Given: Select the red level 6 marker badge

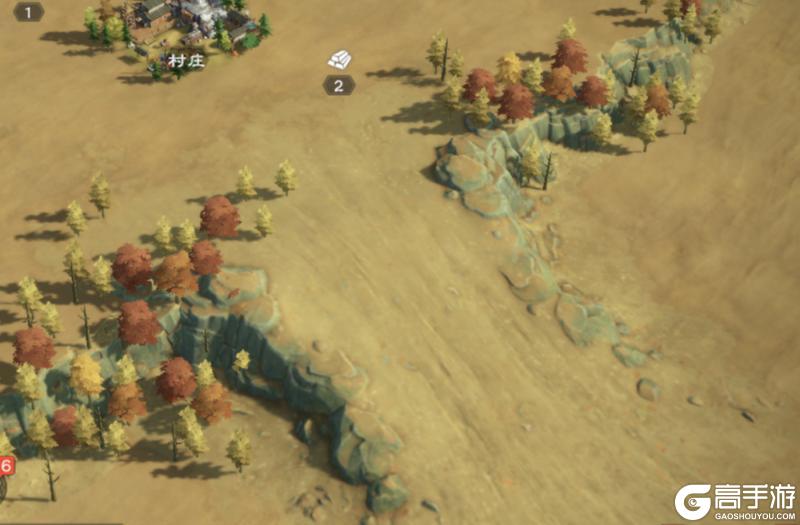Looking at the screenshot, I should click(x=5, y=465).
